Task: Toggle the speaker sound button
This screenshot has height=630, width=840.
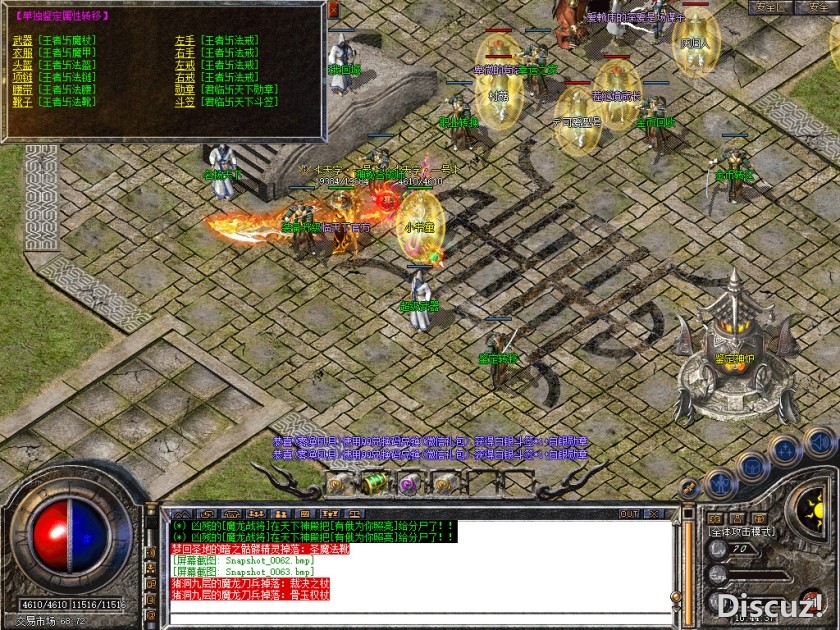Action: coord(819,441)
